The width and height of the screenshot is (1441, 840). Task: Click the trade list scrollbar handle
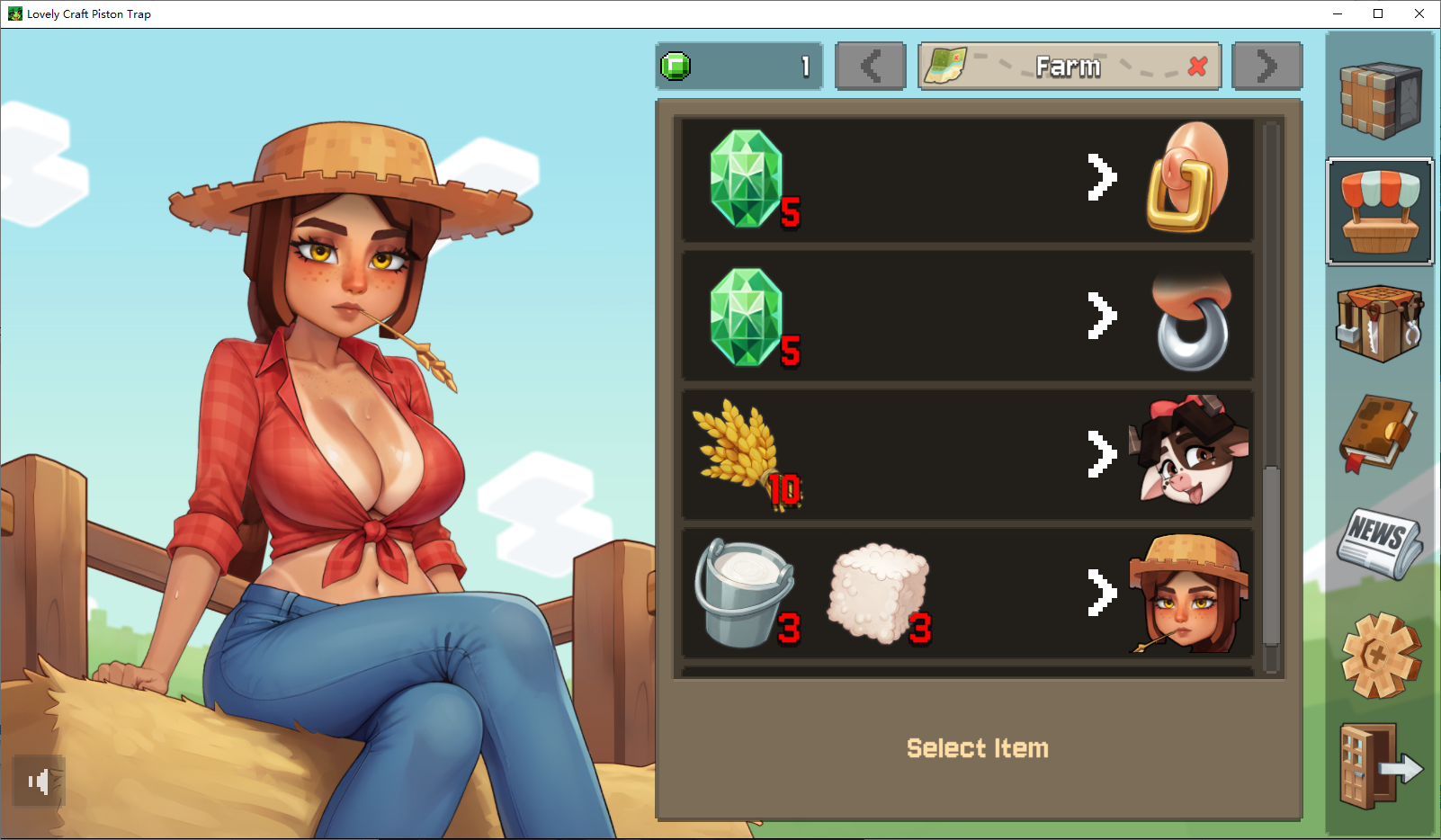[1271, 555]
